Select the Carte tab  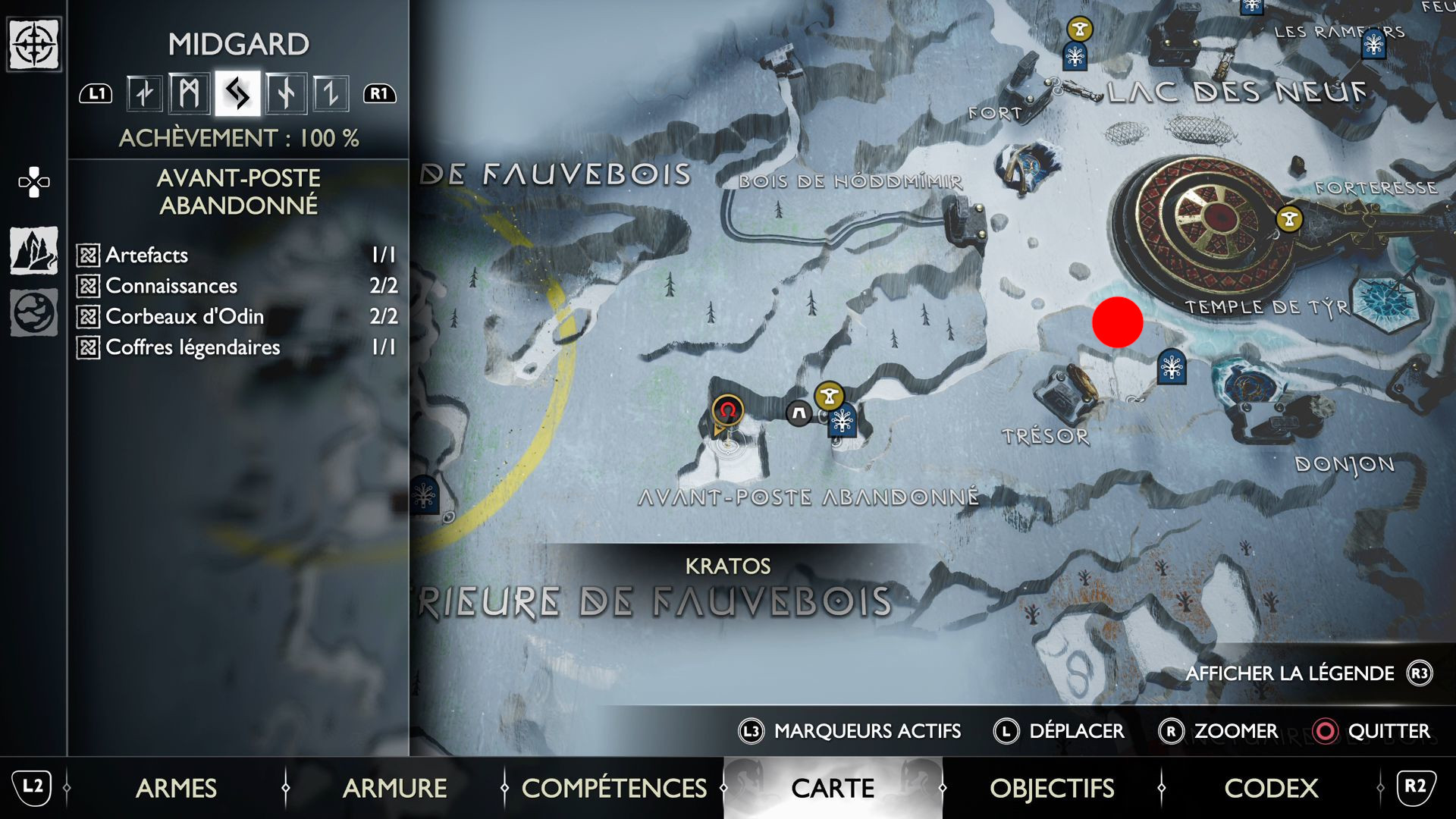click(833, 788)
